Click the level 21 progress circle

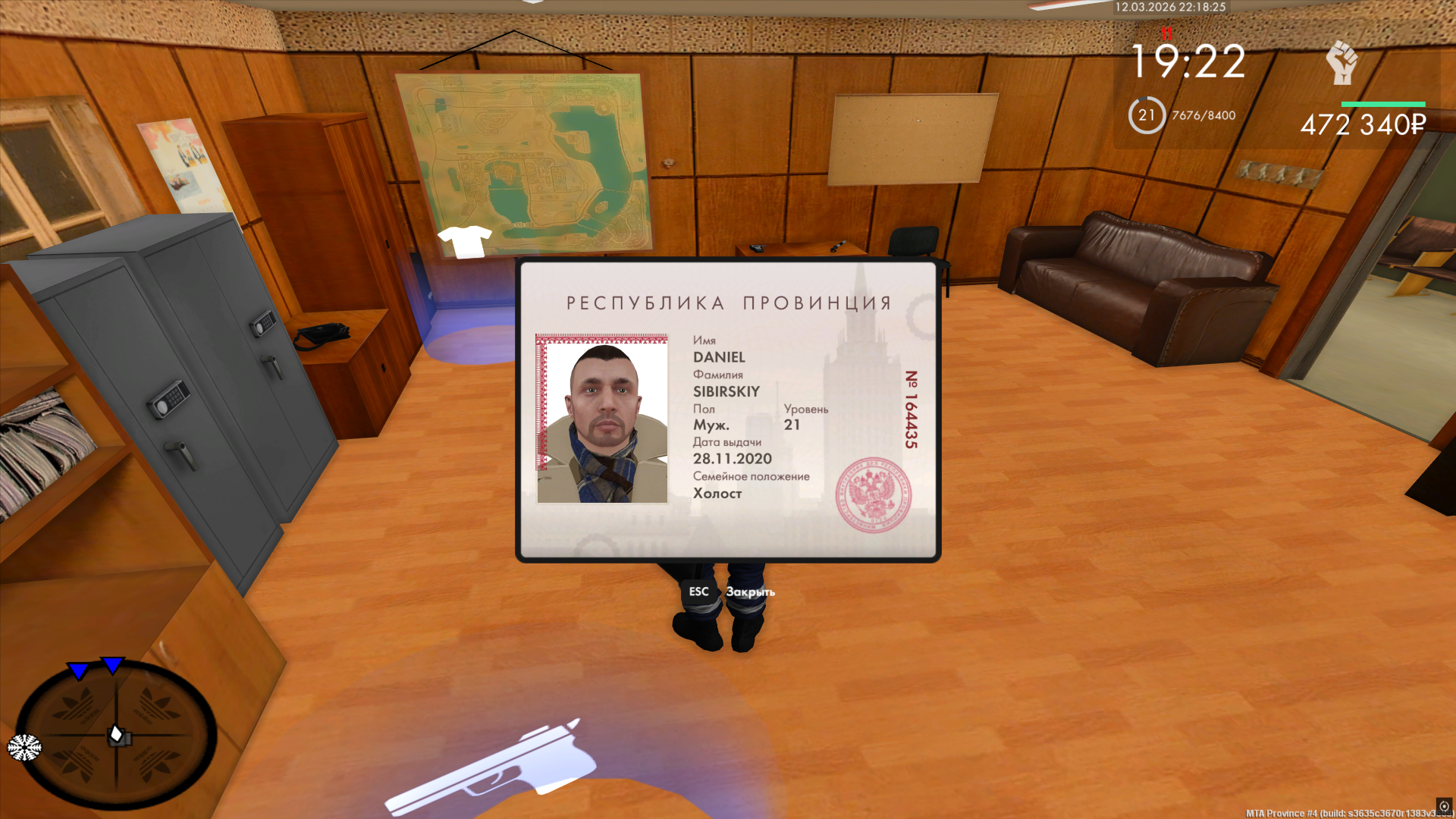pyautogui.click(x=1146, y=115)
